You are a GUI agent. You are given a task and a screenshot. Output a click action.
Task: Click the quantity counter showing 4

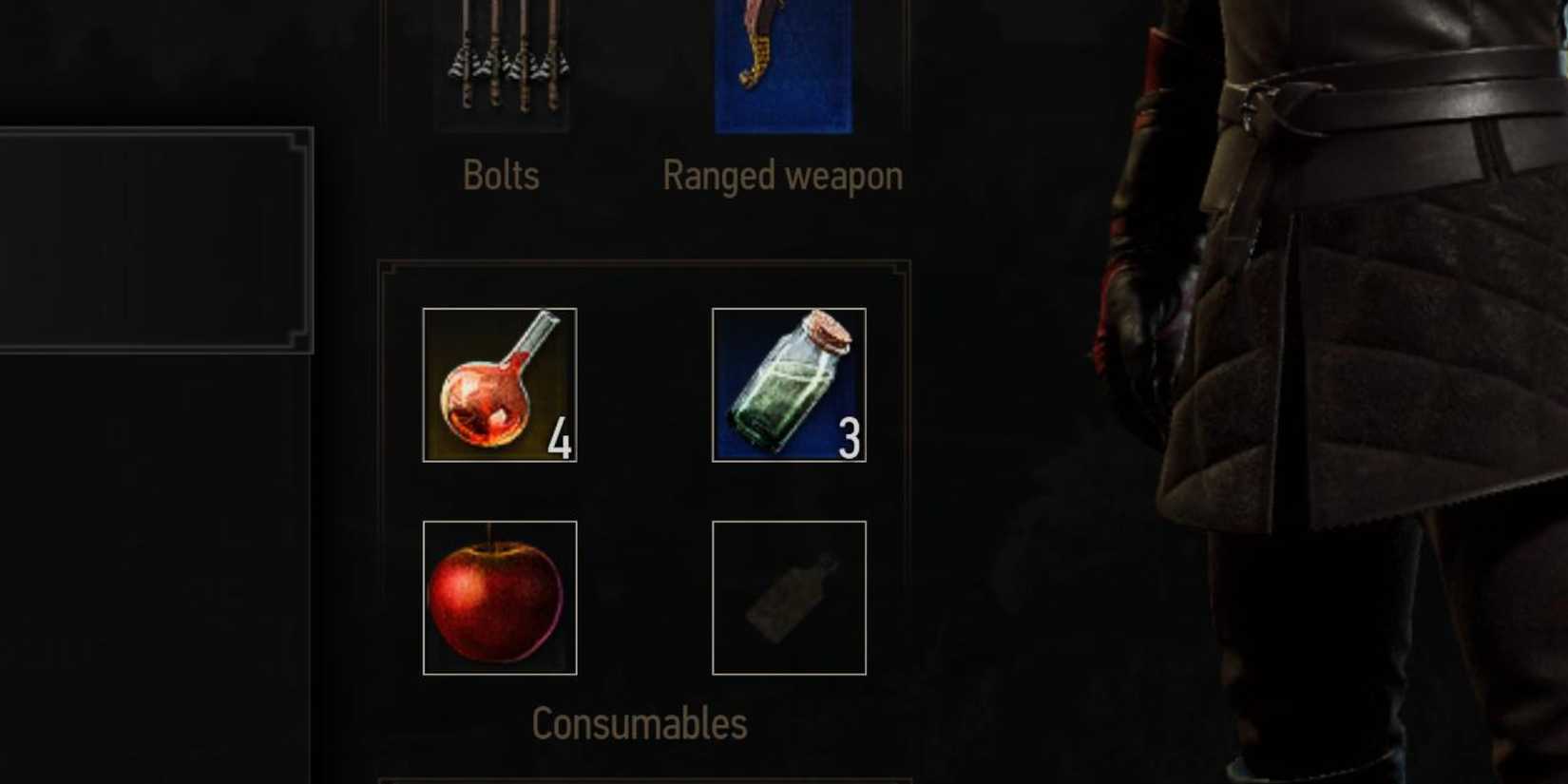560,439
